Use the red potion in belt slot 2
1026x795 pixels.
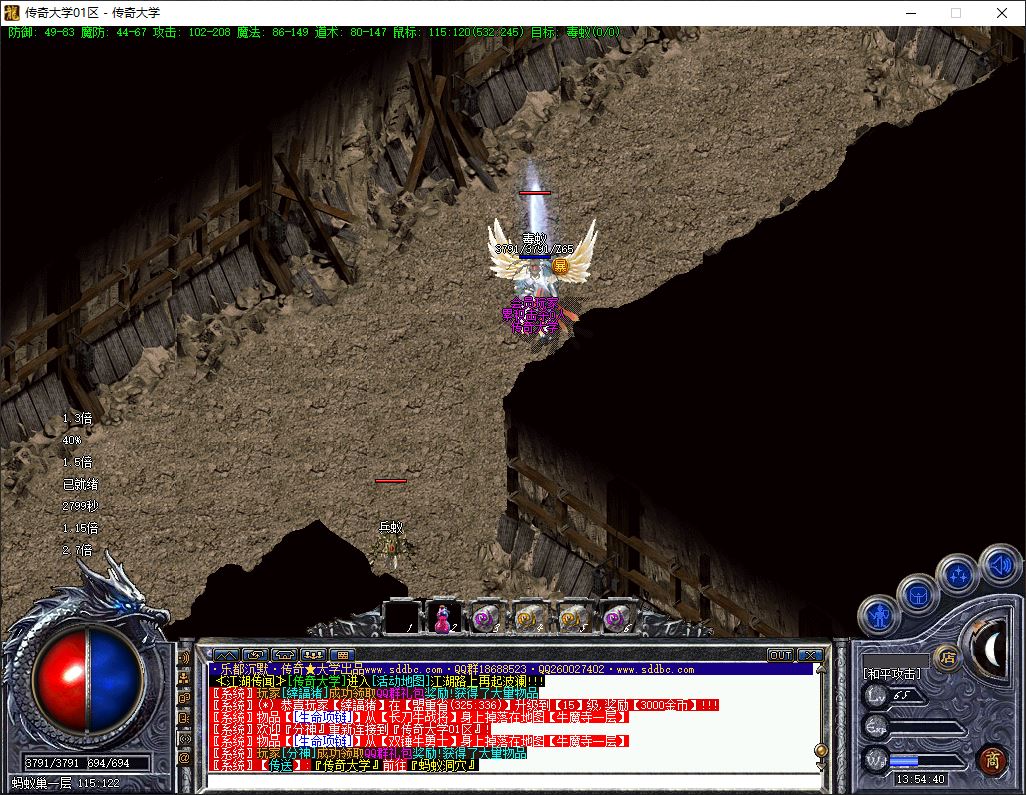(x=441, y=617)
